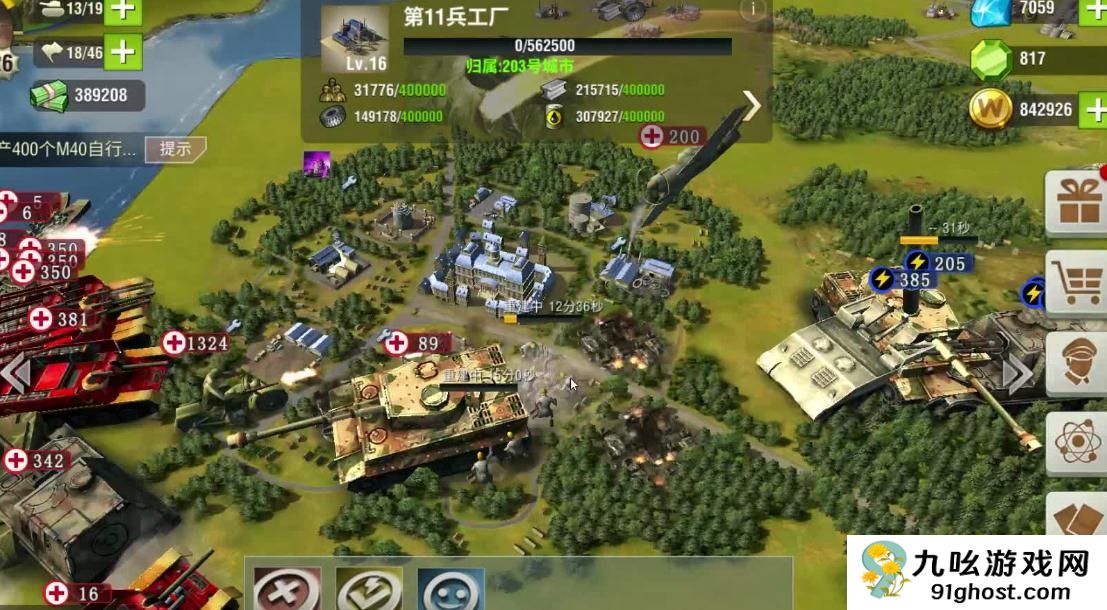
Task: Open the 提示 hint button
Action: 175,149
